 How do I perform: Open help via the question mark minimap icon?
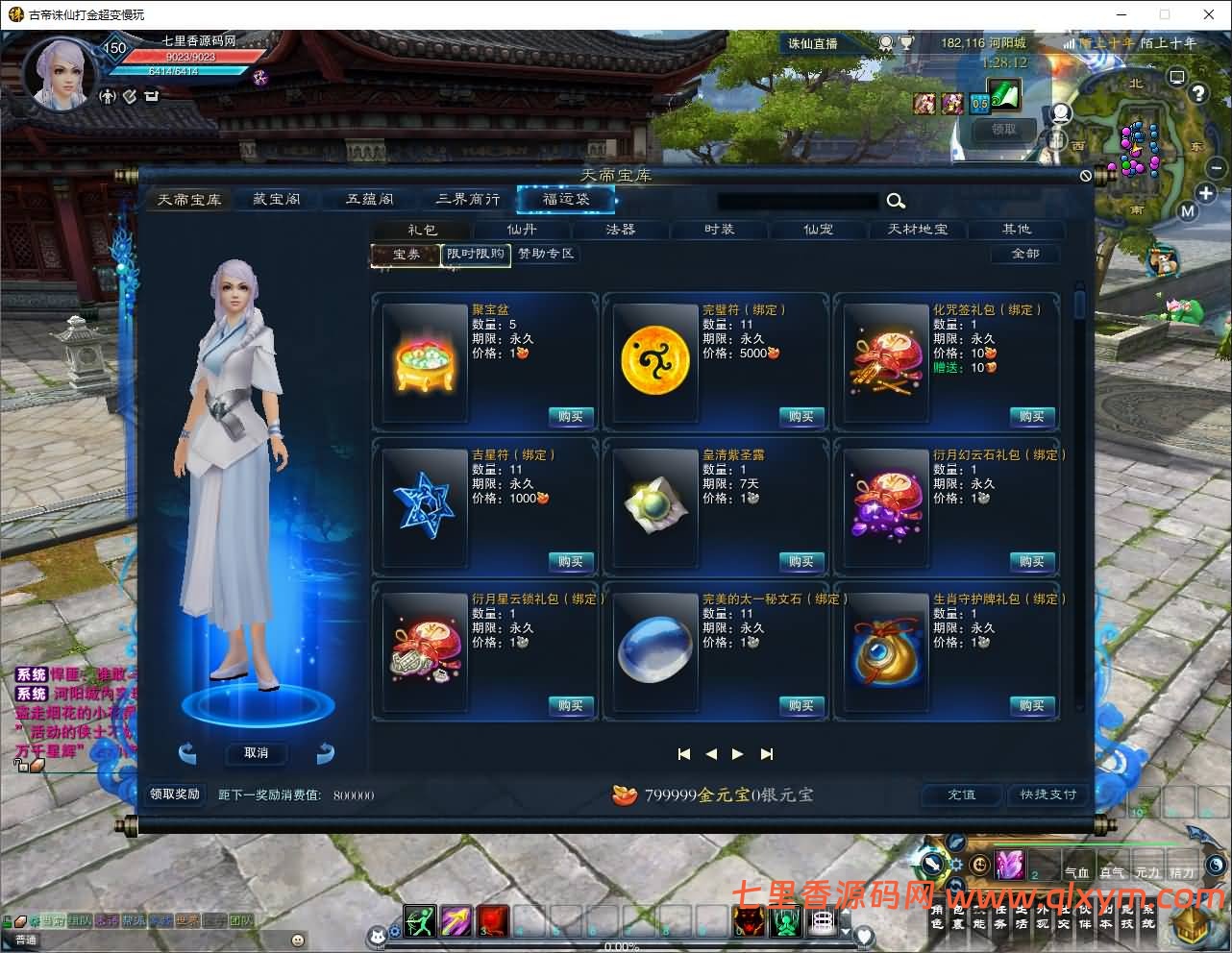coord(1198,92)
